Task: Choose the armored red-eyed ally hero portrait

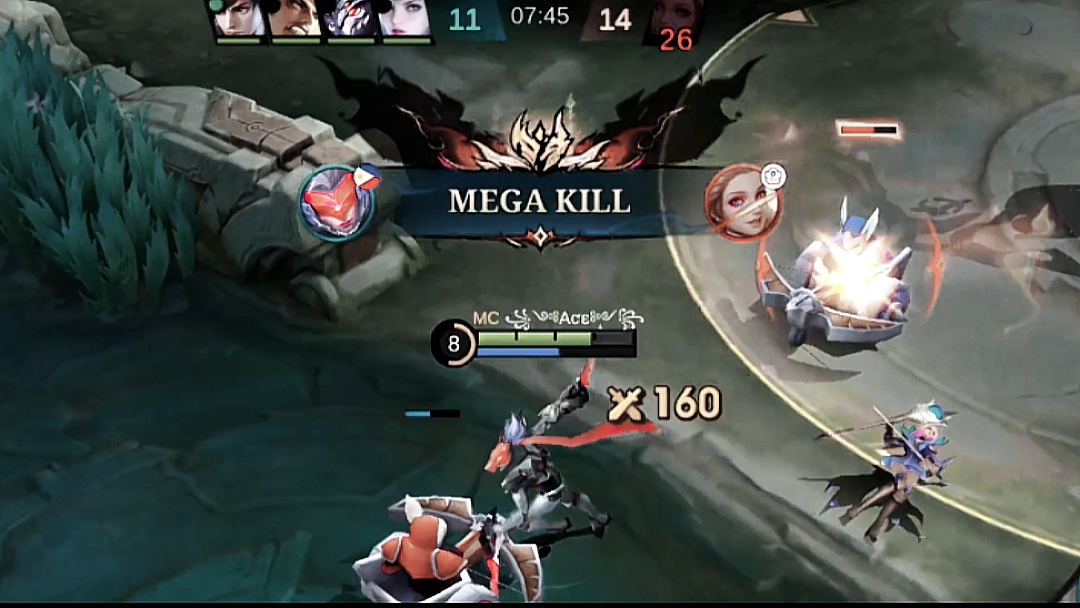Action: [x=351, y=18]
